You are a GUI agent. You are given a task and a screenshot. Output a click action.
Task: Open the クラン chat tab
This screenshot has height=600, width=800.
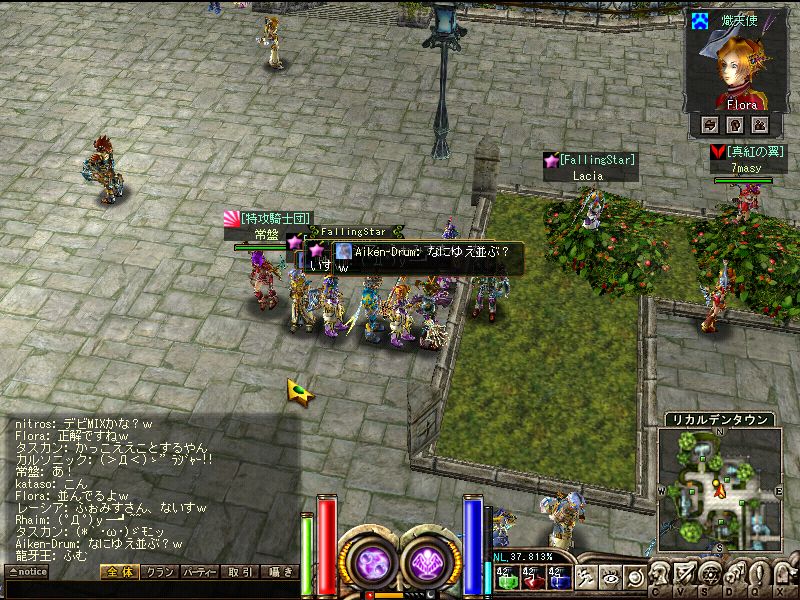pyautogui.click(x=159, y=572)
